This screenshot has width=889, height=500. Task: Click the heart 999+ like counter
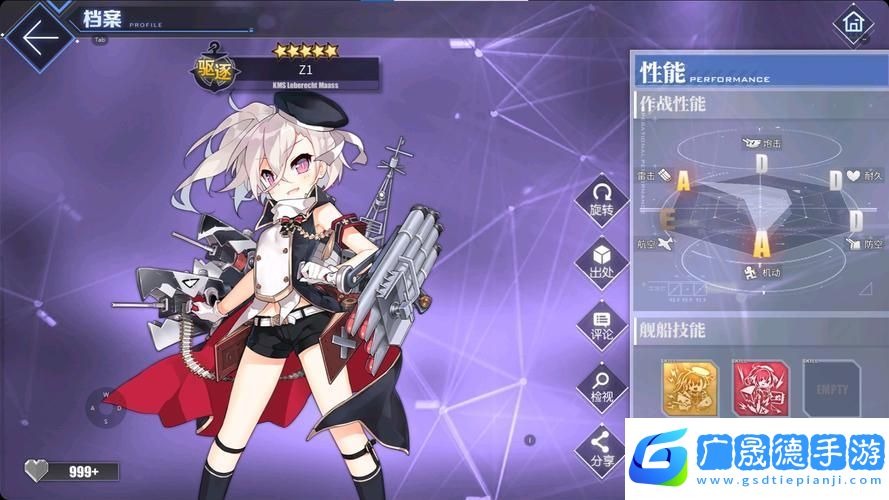pos(72,471)
